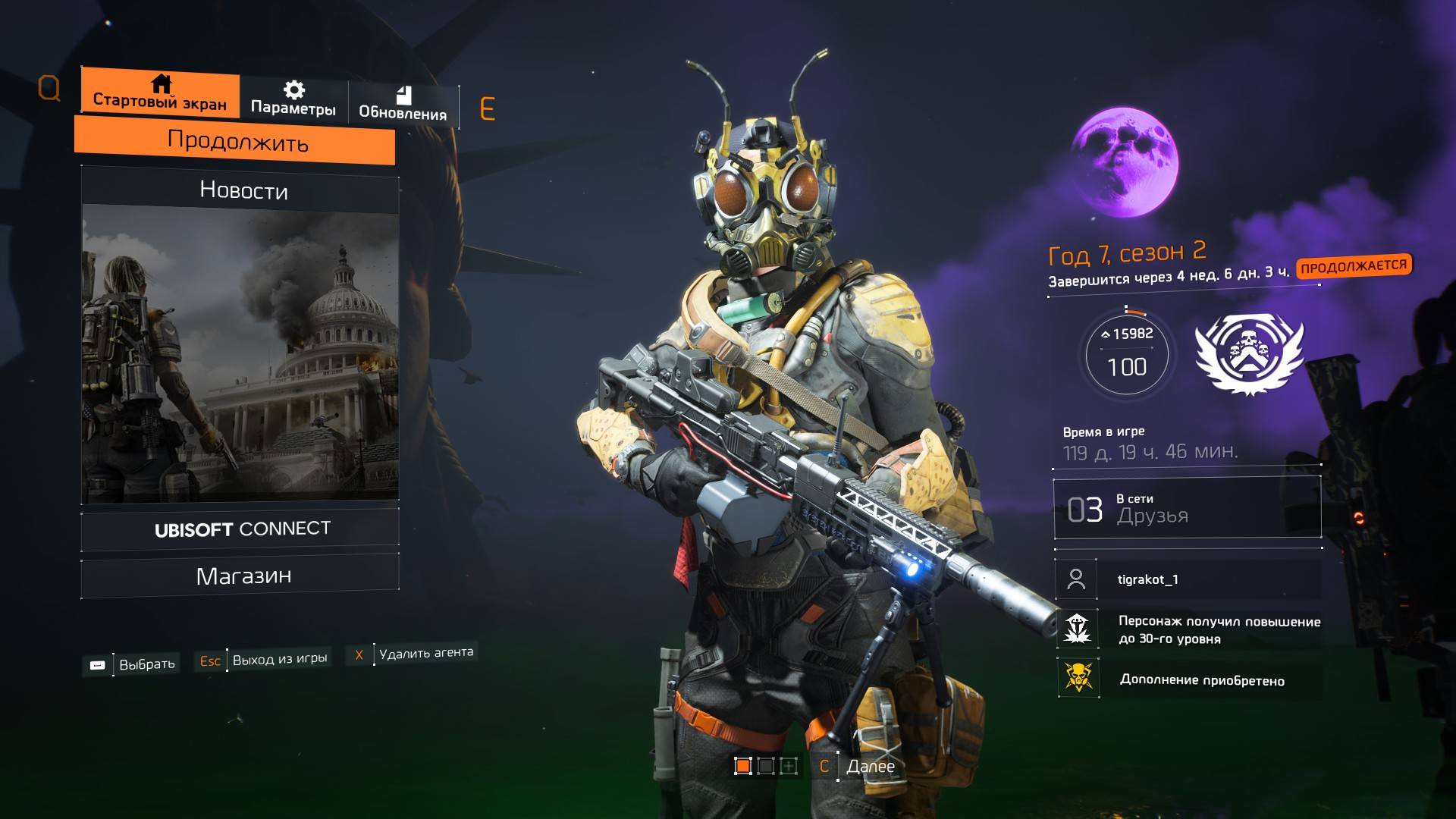Switch to the Стартовый экран tab

coord(160,93)
